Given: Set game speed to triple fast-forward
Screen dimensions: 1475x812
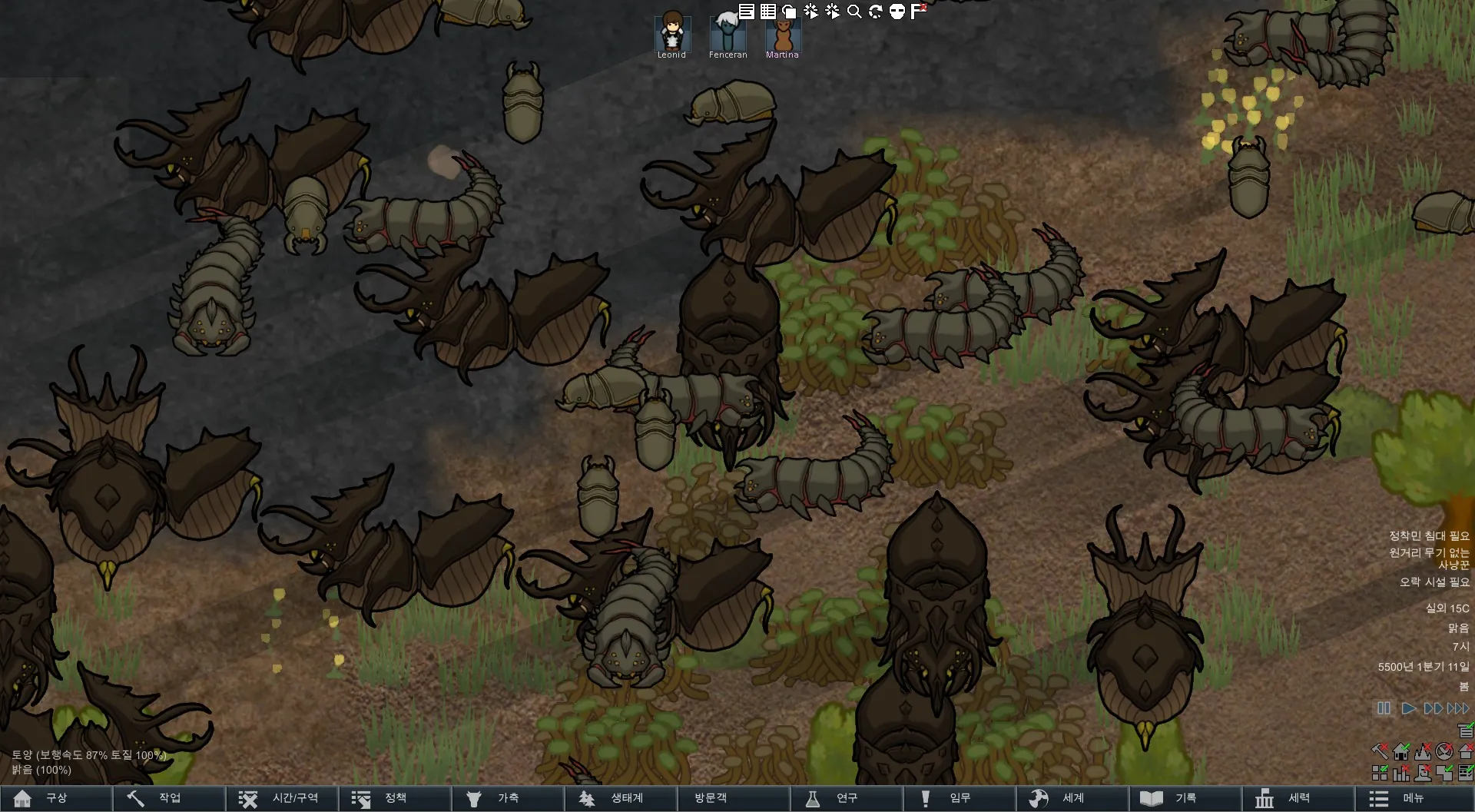Looking at the screenshot, I should click(x=1458, y=708).
